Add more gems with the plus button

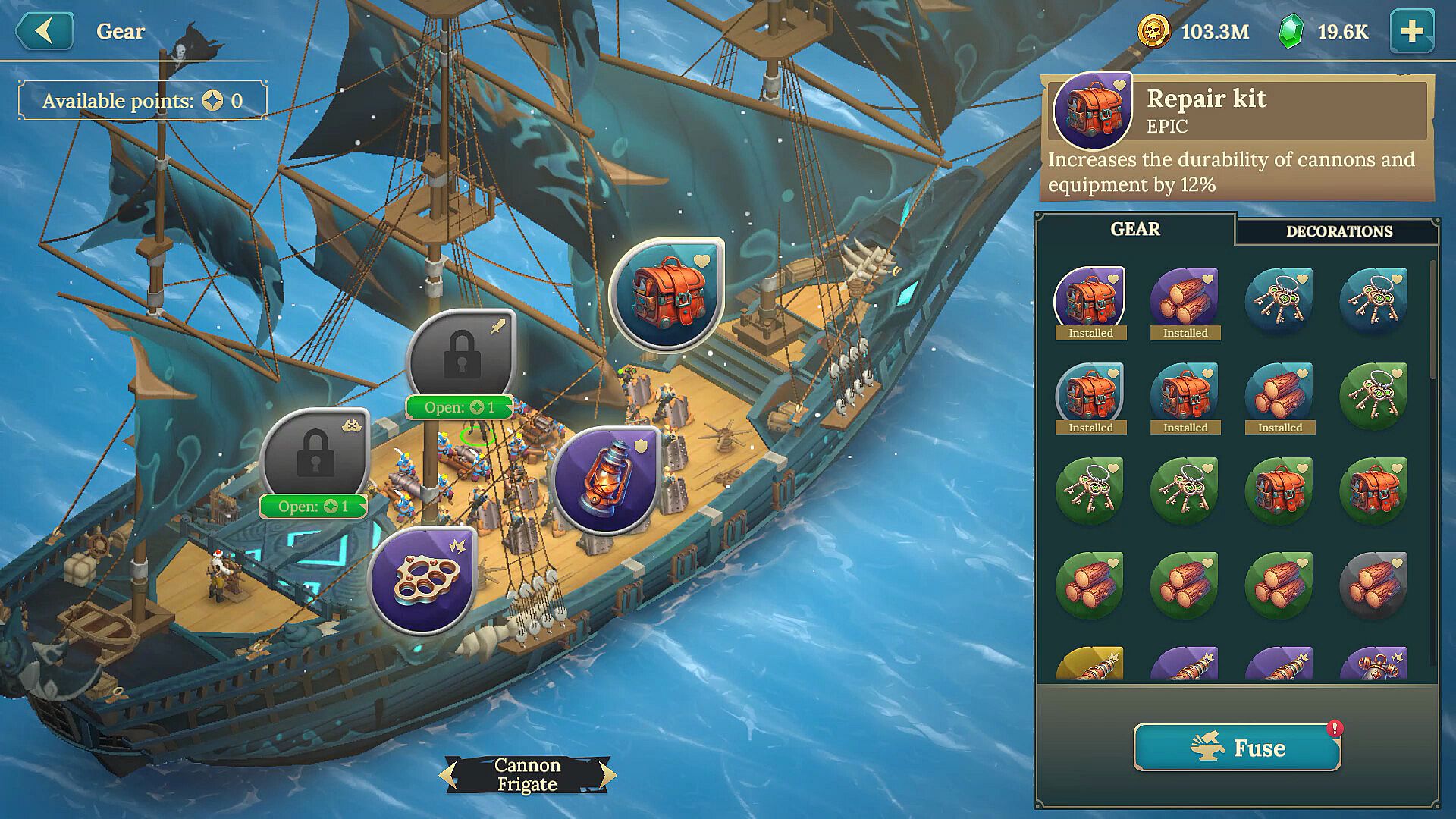[1411, 31]
